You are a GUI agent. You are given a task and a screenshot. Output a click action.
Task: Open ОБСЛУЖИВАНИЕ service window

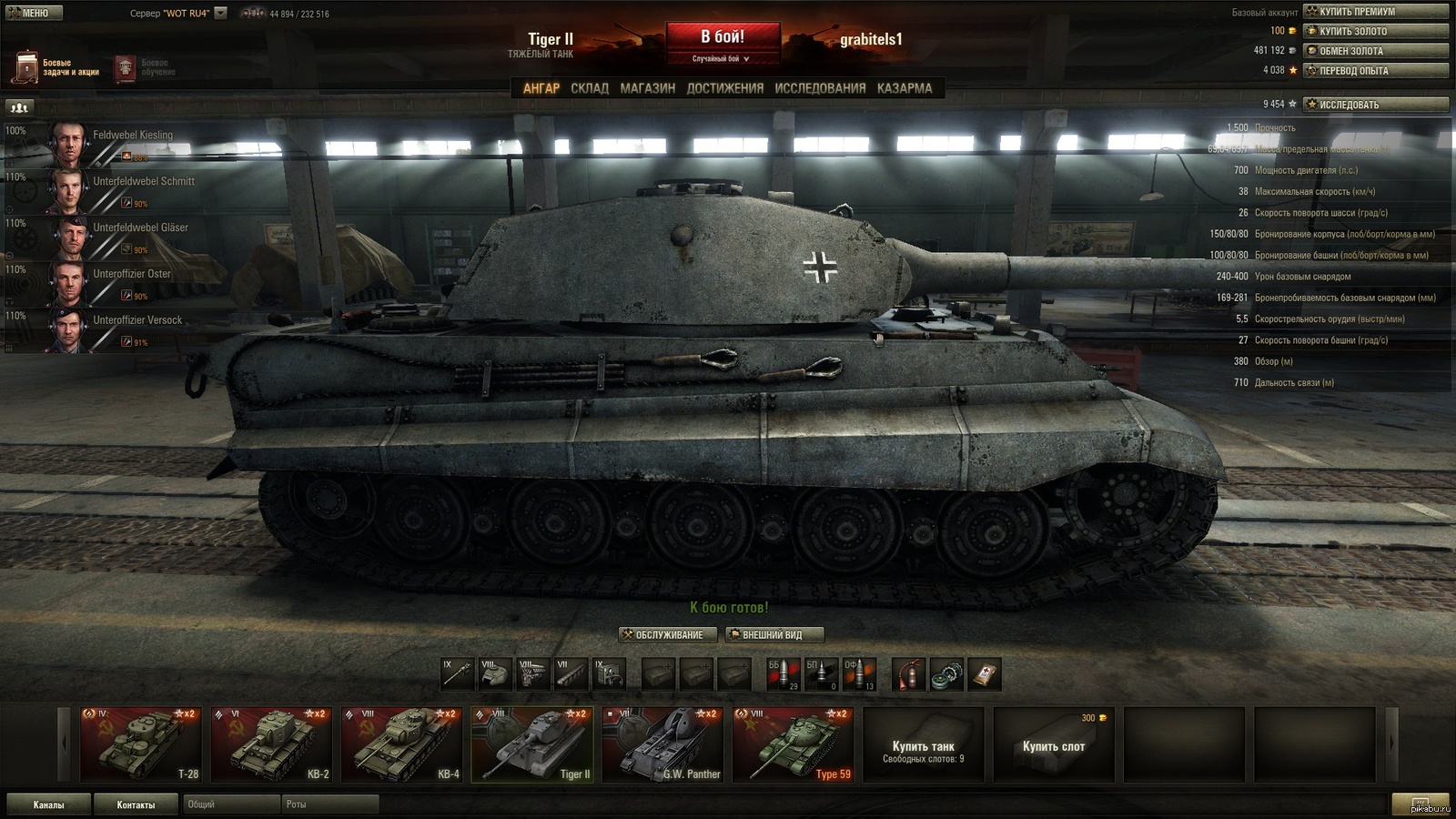[x=668, y=634]
